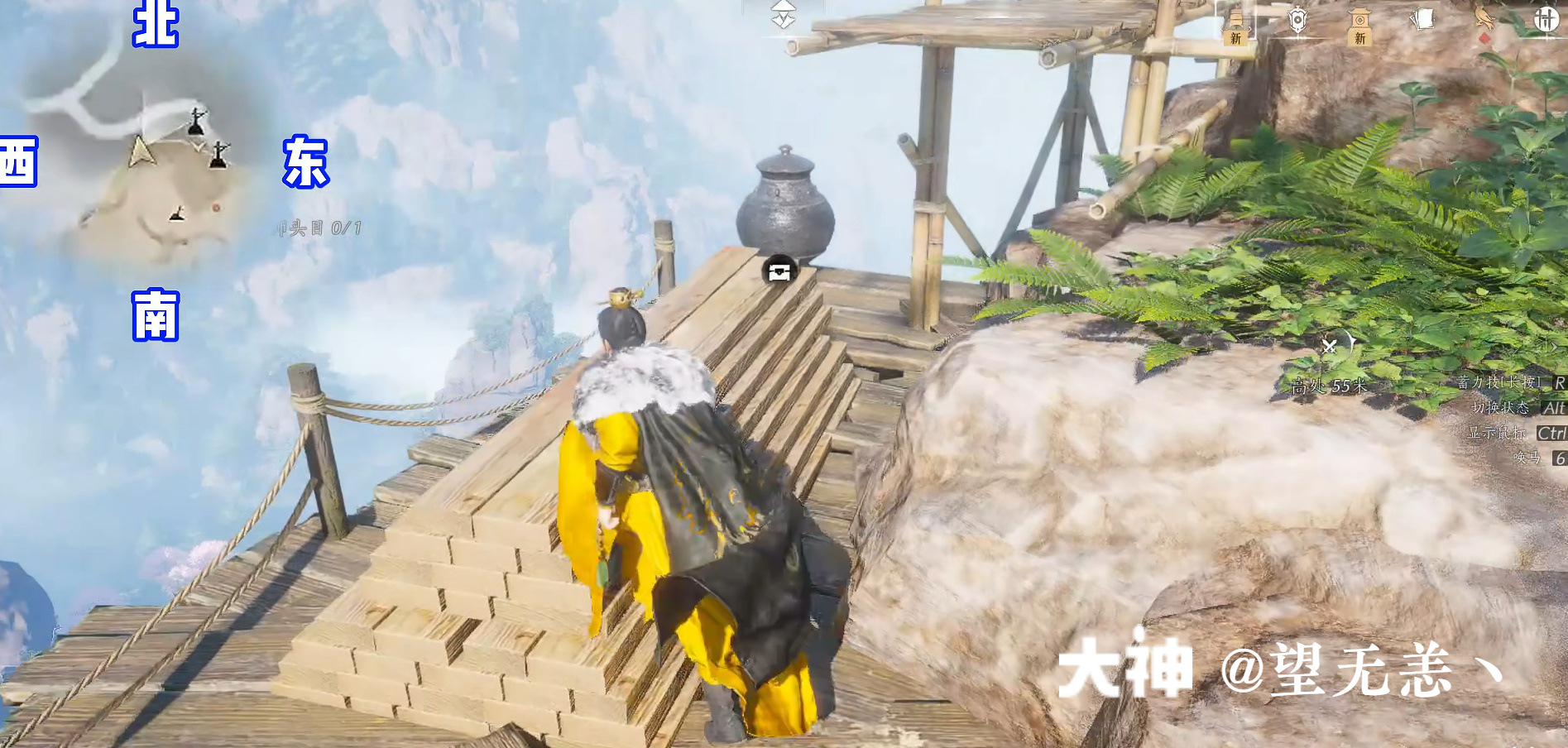The width and height of the screenshot is (1568, 748).
Task: Select the 头目 0/1 objective entry
Action: click(x=319, y=225)
